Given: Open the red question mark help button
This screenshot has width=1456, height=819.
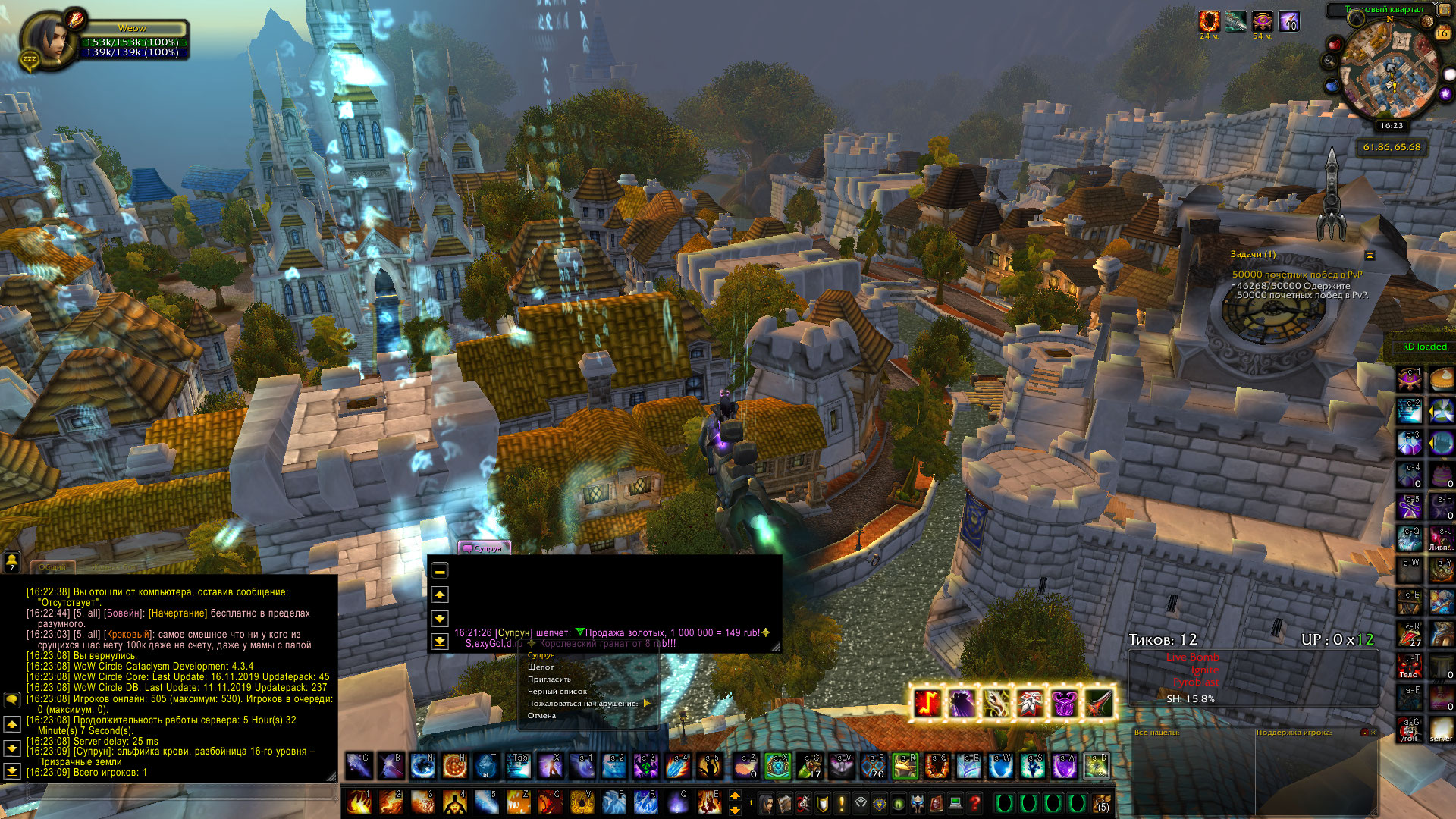Looking at the screenshot, I should tap(974, 802).
